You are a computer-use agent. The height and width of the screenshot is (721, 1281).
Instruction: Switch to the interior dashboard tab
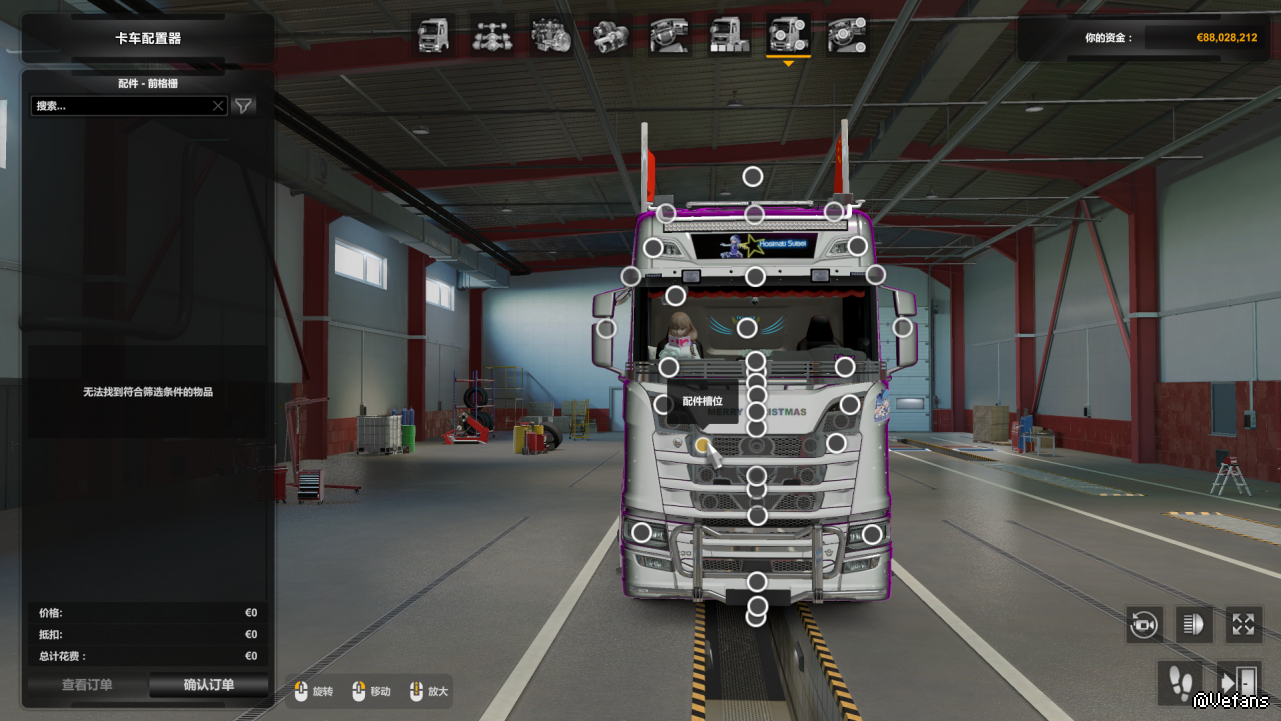pyautogui.click(x=669, y=36)
